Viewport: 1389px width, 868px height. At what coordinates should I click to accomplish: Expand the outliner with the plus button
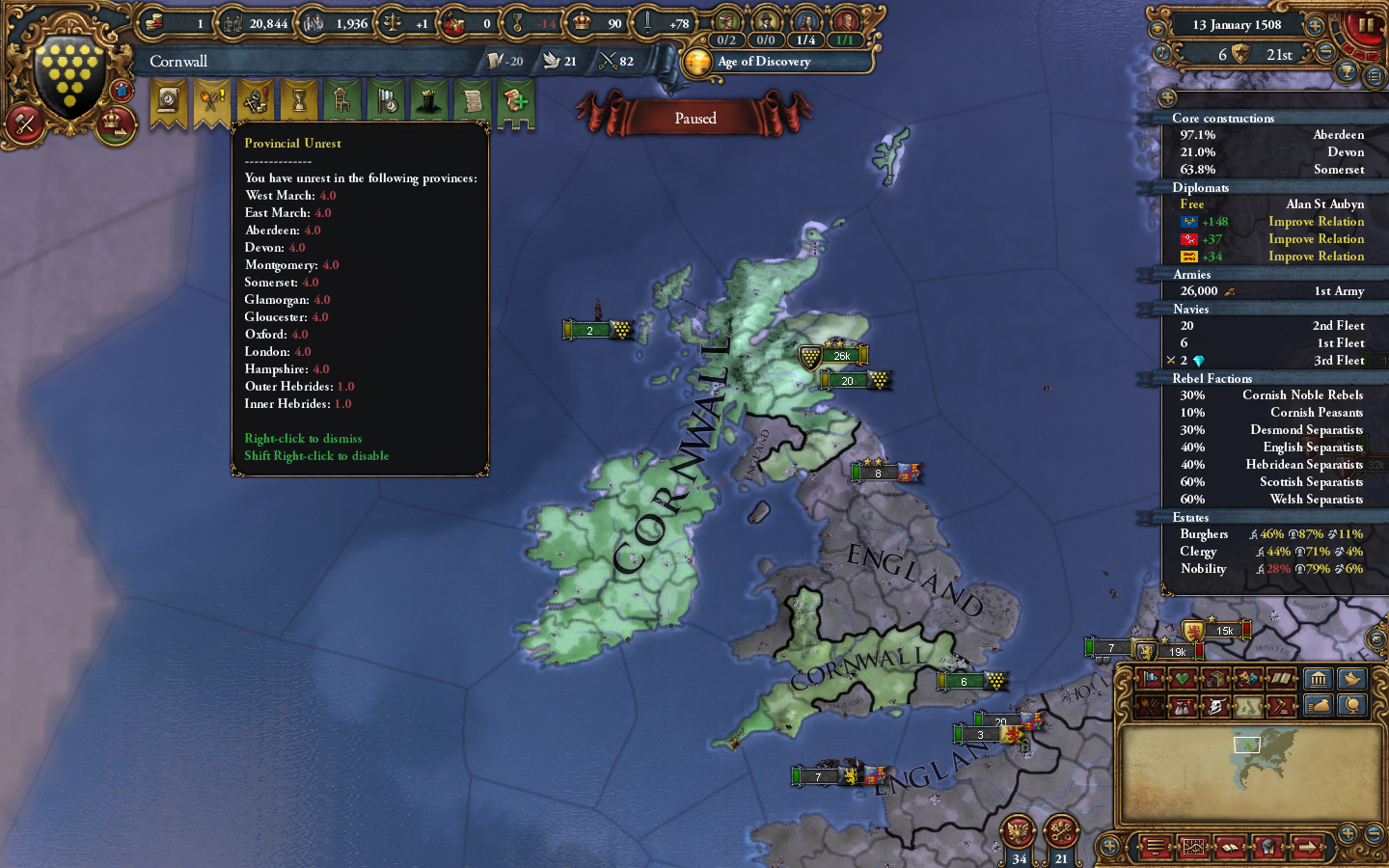[1168, 97]
